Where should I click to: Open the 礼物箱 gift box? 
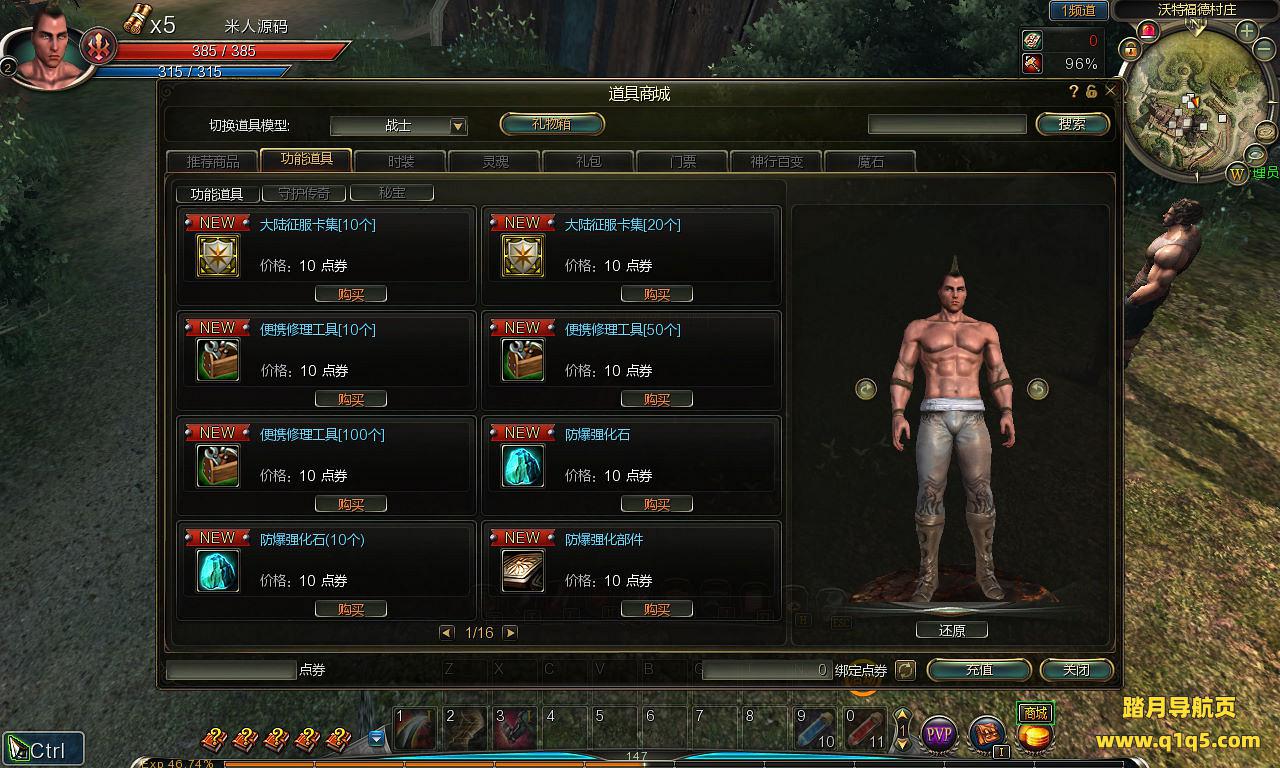552,124
